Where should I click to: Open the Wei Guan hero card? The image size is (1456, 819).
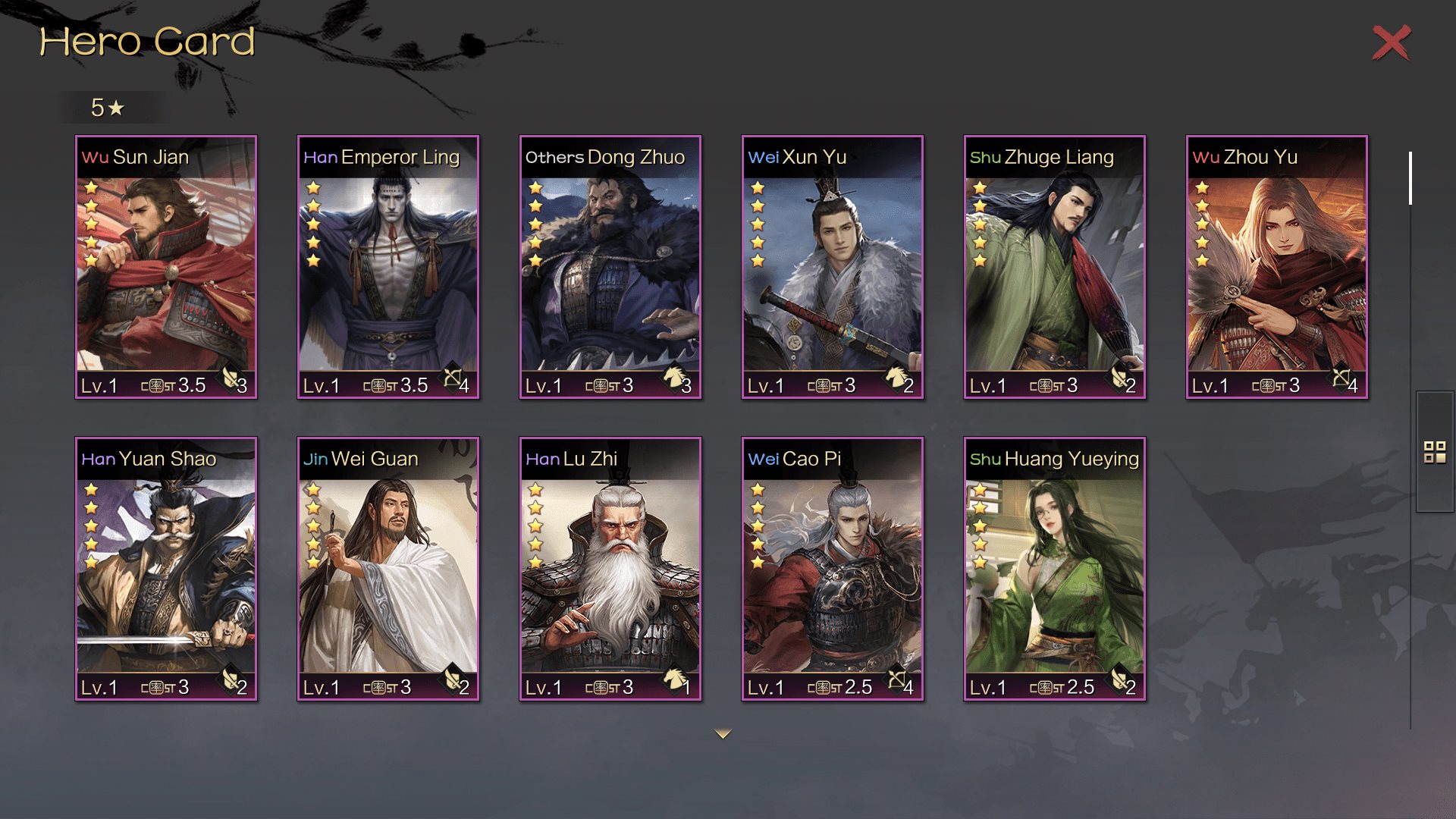(x=388, y=569)
